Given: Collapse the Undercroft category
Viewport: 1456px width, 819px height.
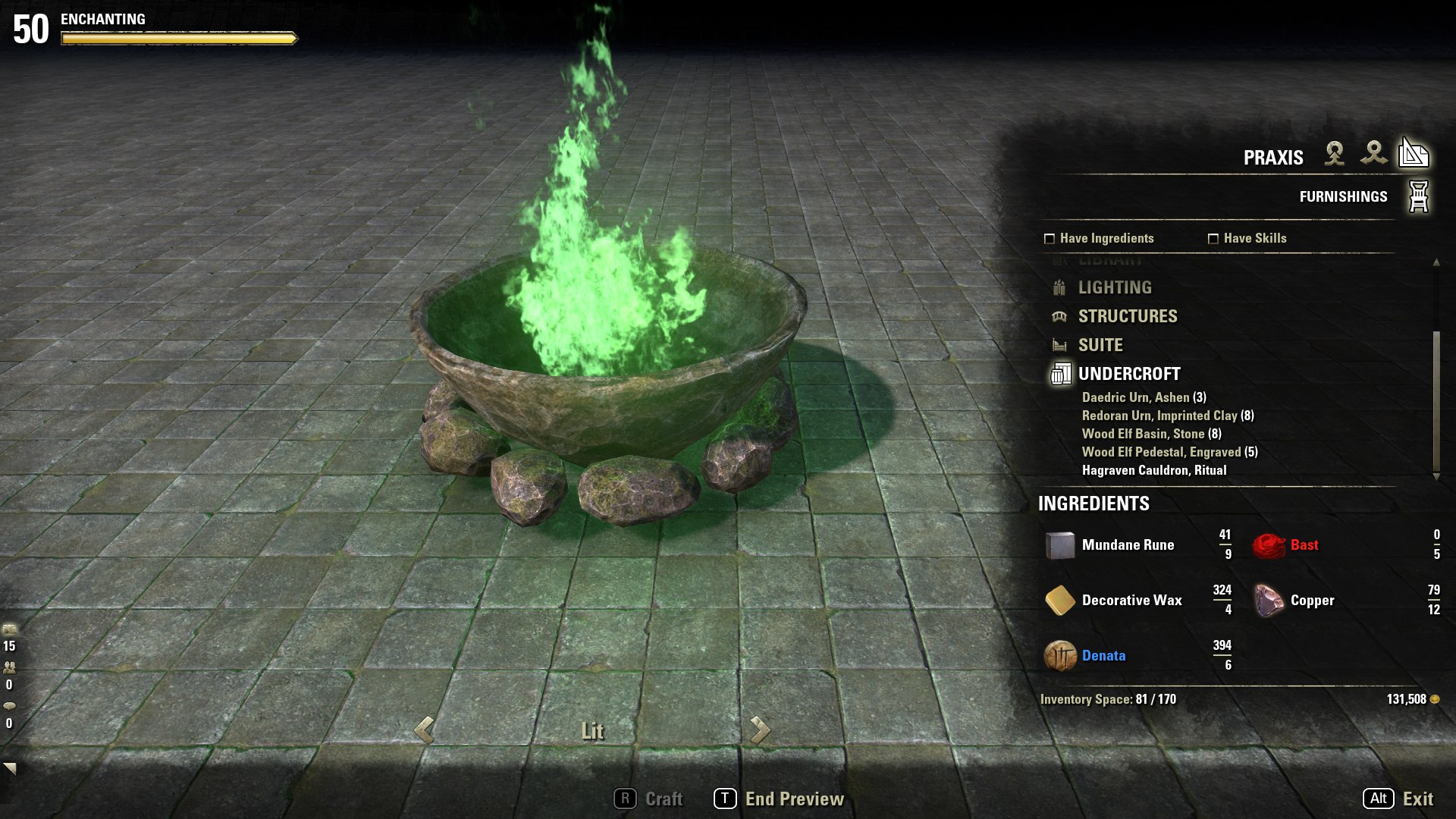Looking at the screenshot, I should [1129, 373].
